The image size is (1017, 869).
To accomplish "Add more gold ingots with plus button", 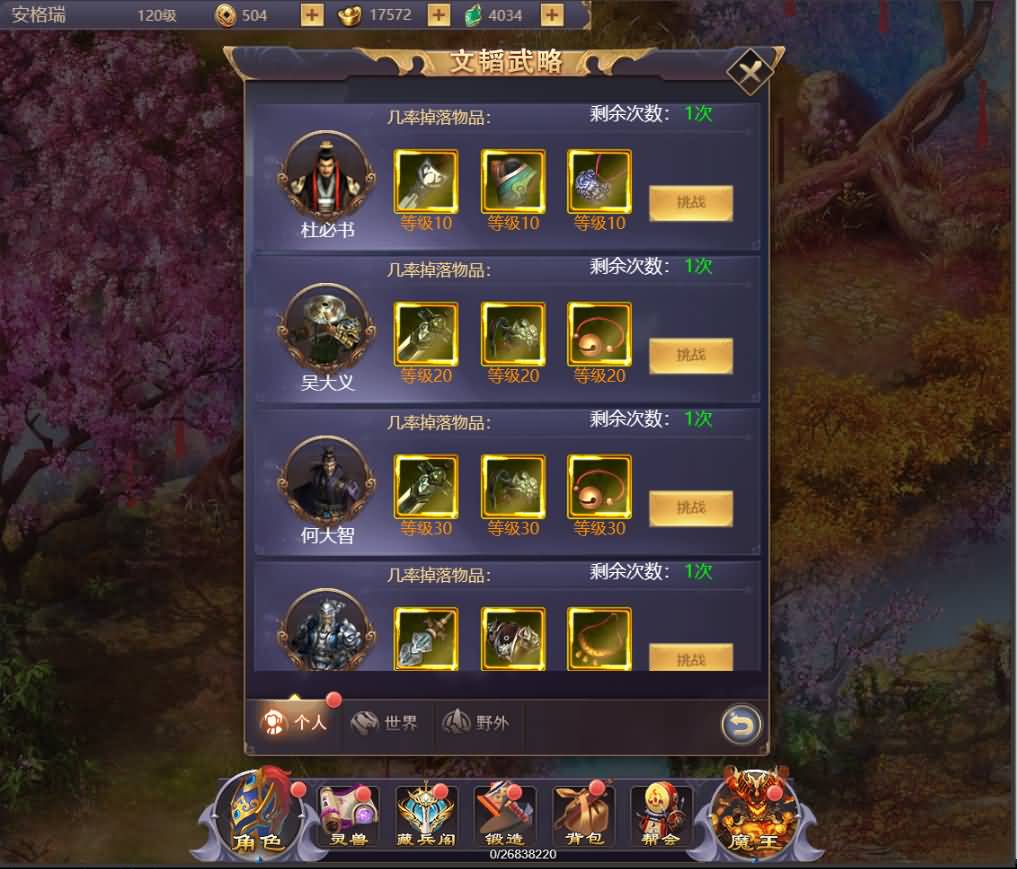I will tap(438, 15).
